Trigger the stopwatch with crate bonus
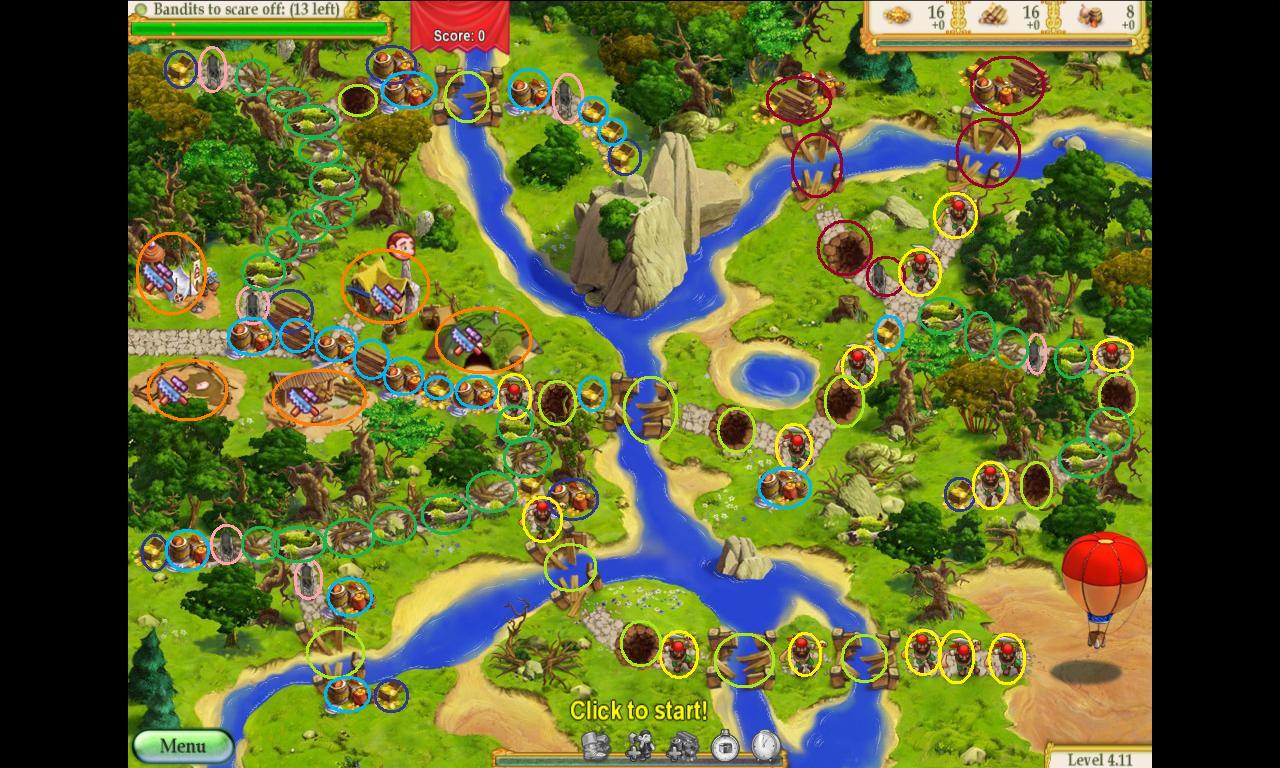 pos(725,745)
